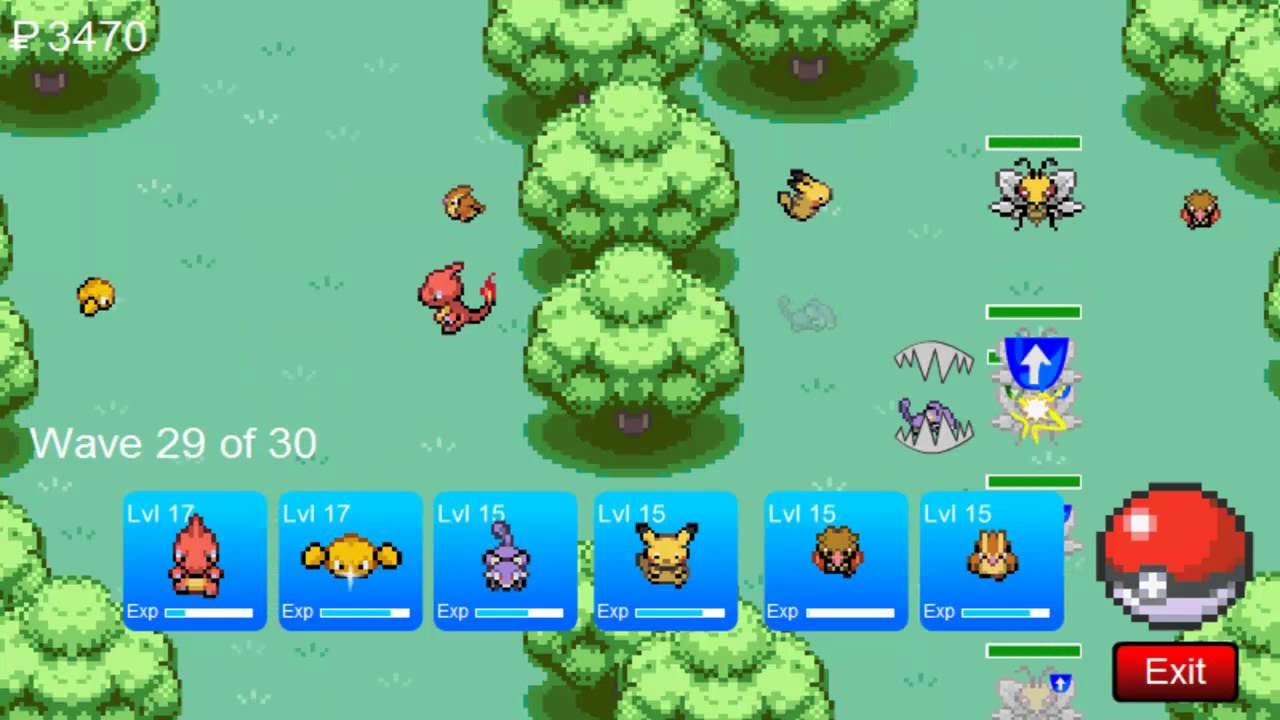Click the Beedrill tower's green health bar
Image resolution: width=1280 pixels, height=720 pixels.
1034,141
